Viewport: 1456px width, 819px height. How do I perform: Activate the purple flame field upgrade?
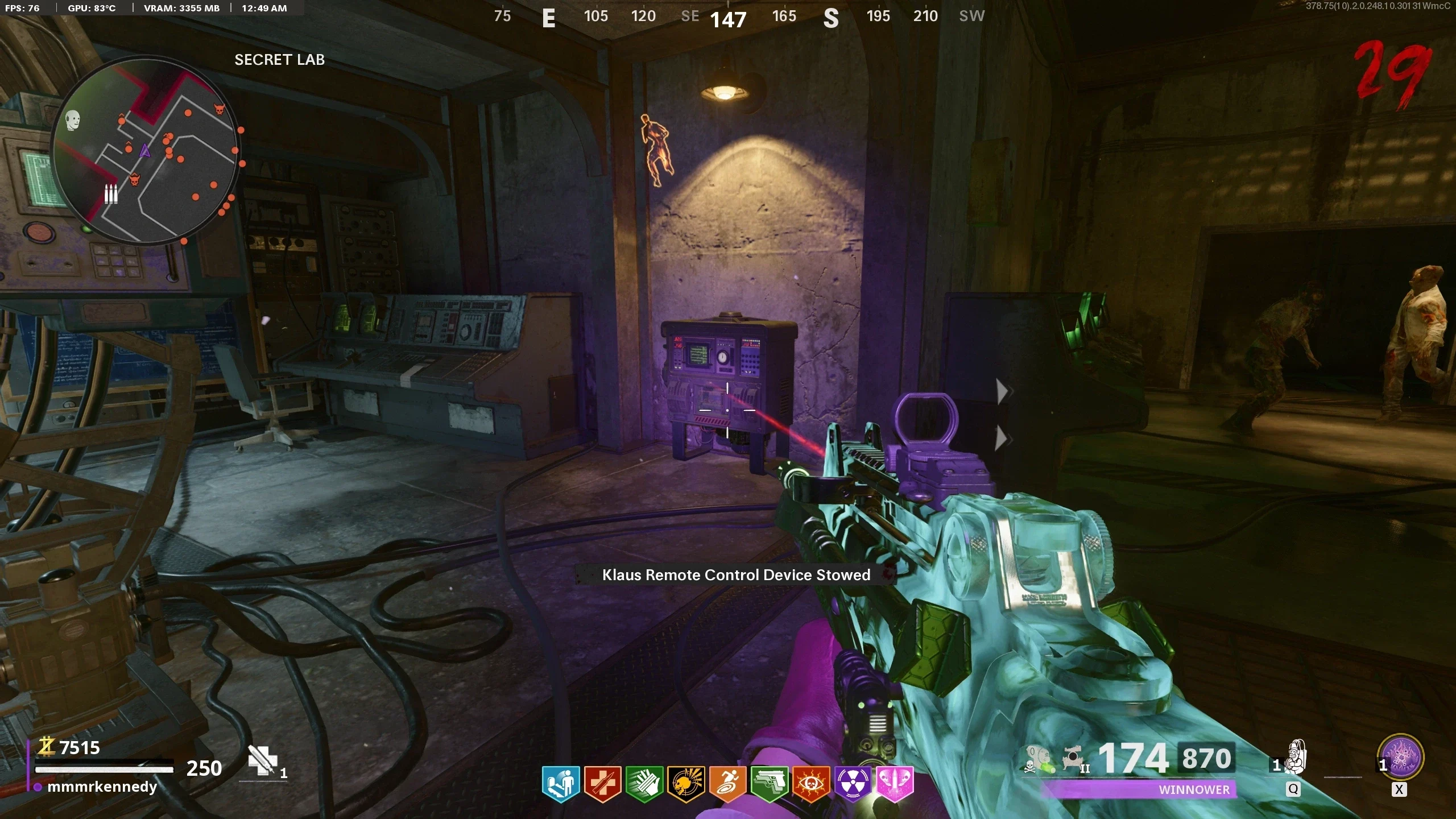coord(1400,758)
